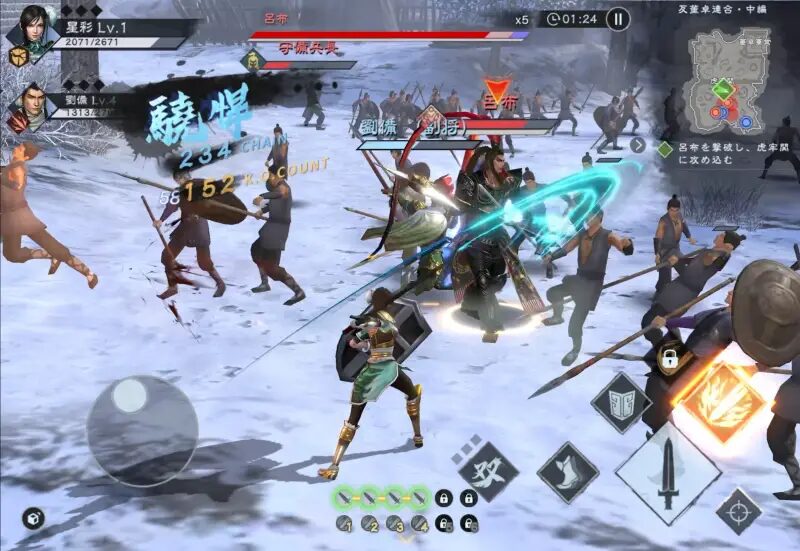This screenshot has height=551, width=800.
Task: Tap the padlock above the orange skill
Action: [x=670, y=358]
